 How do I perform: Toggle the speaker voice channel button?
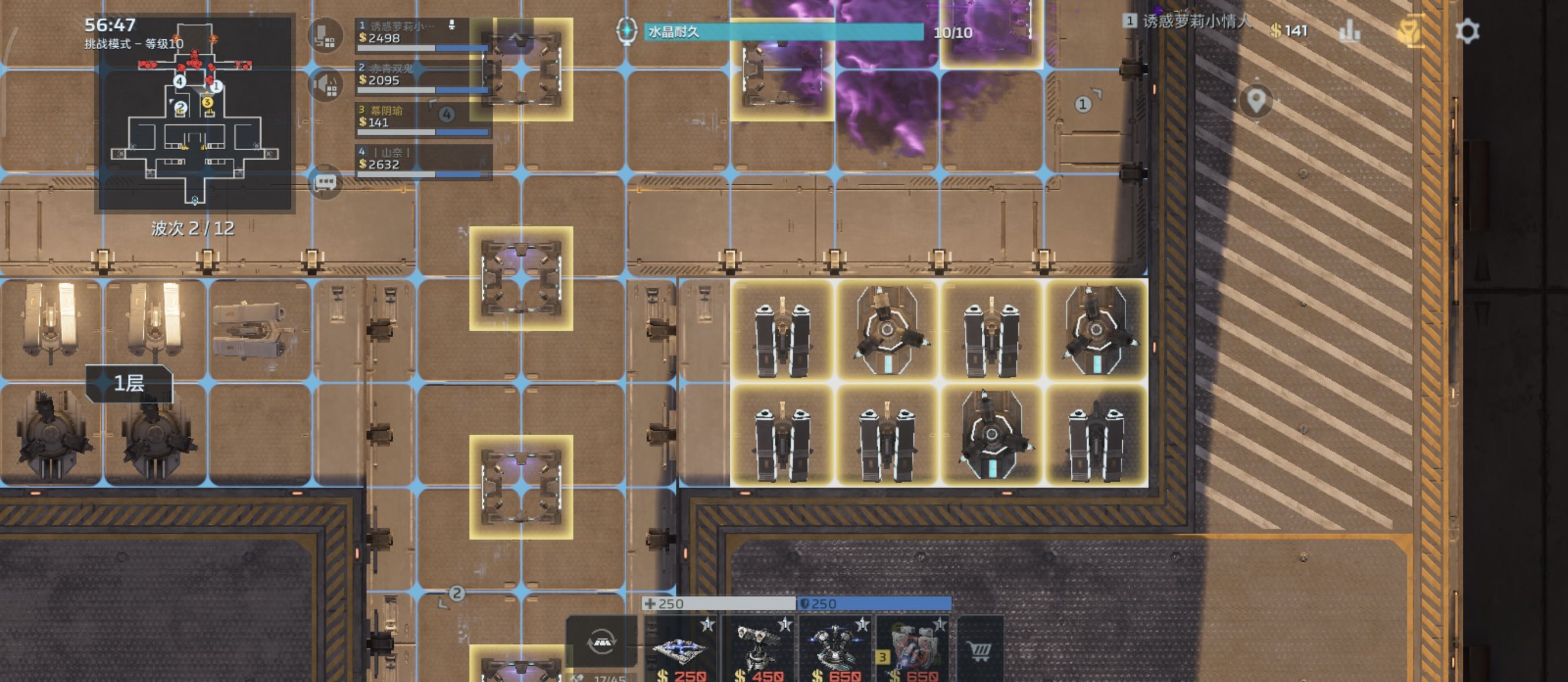[x=325, y=85]
